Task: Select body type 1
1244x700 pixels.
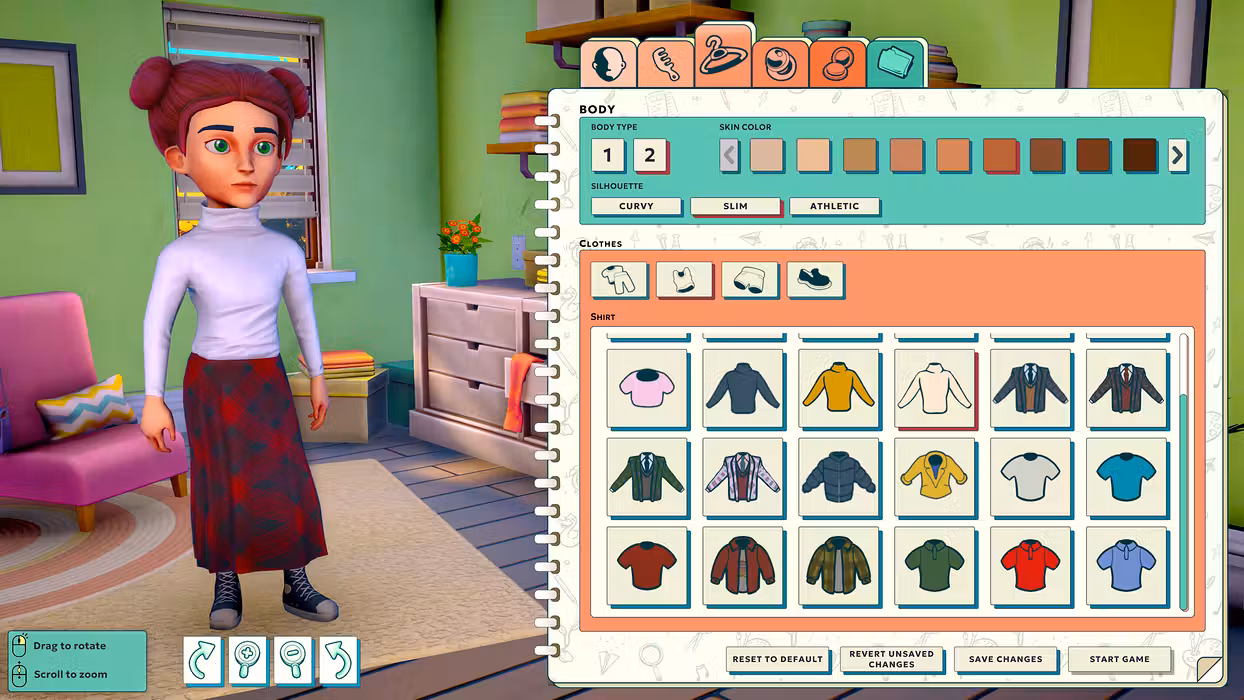Action: tap(608, 155)
